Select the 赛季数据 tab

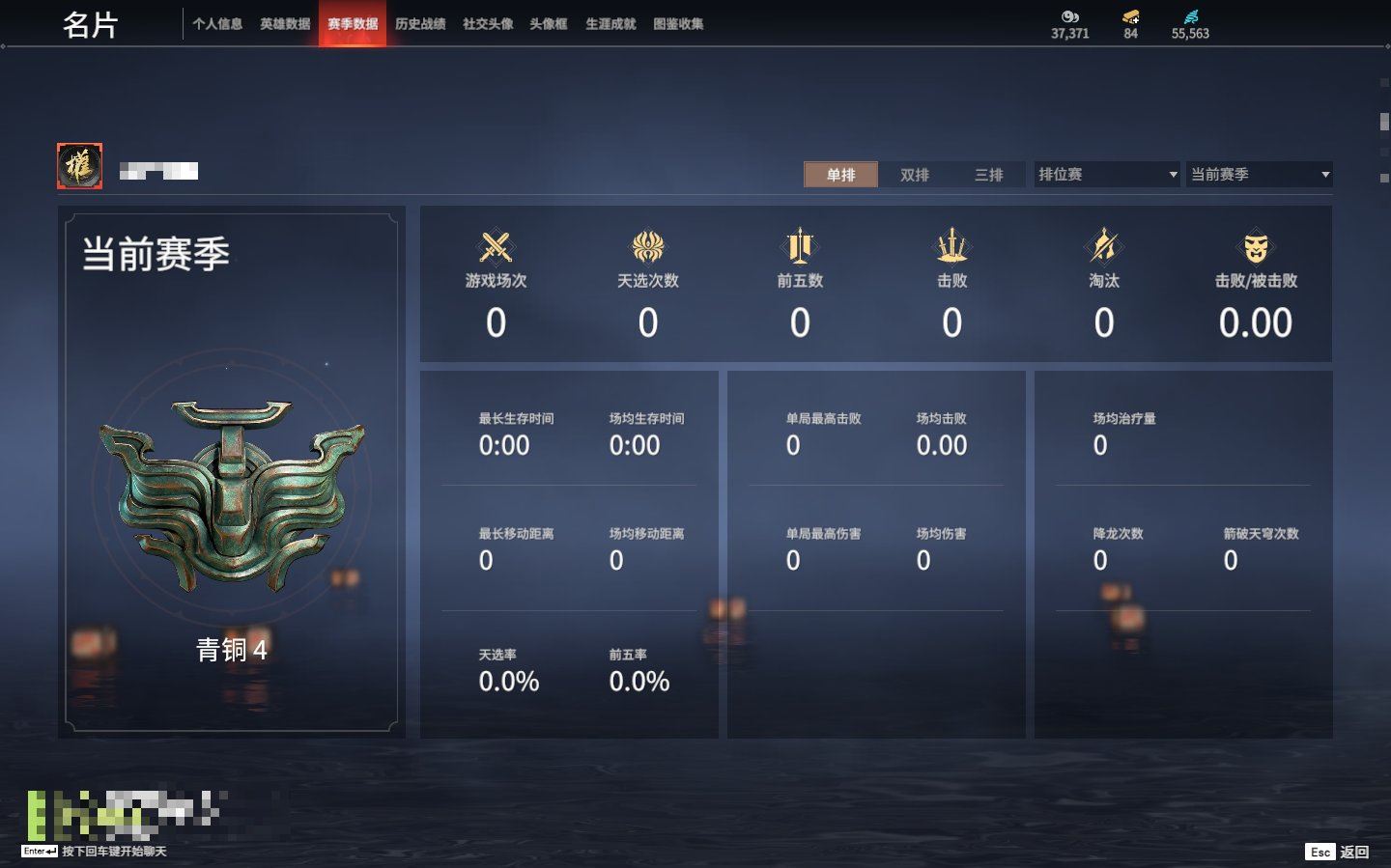pyautogui.click(x=353, y=24)
